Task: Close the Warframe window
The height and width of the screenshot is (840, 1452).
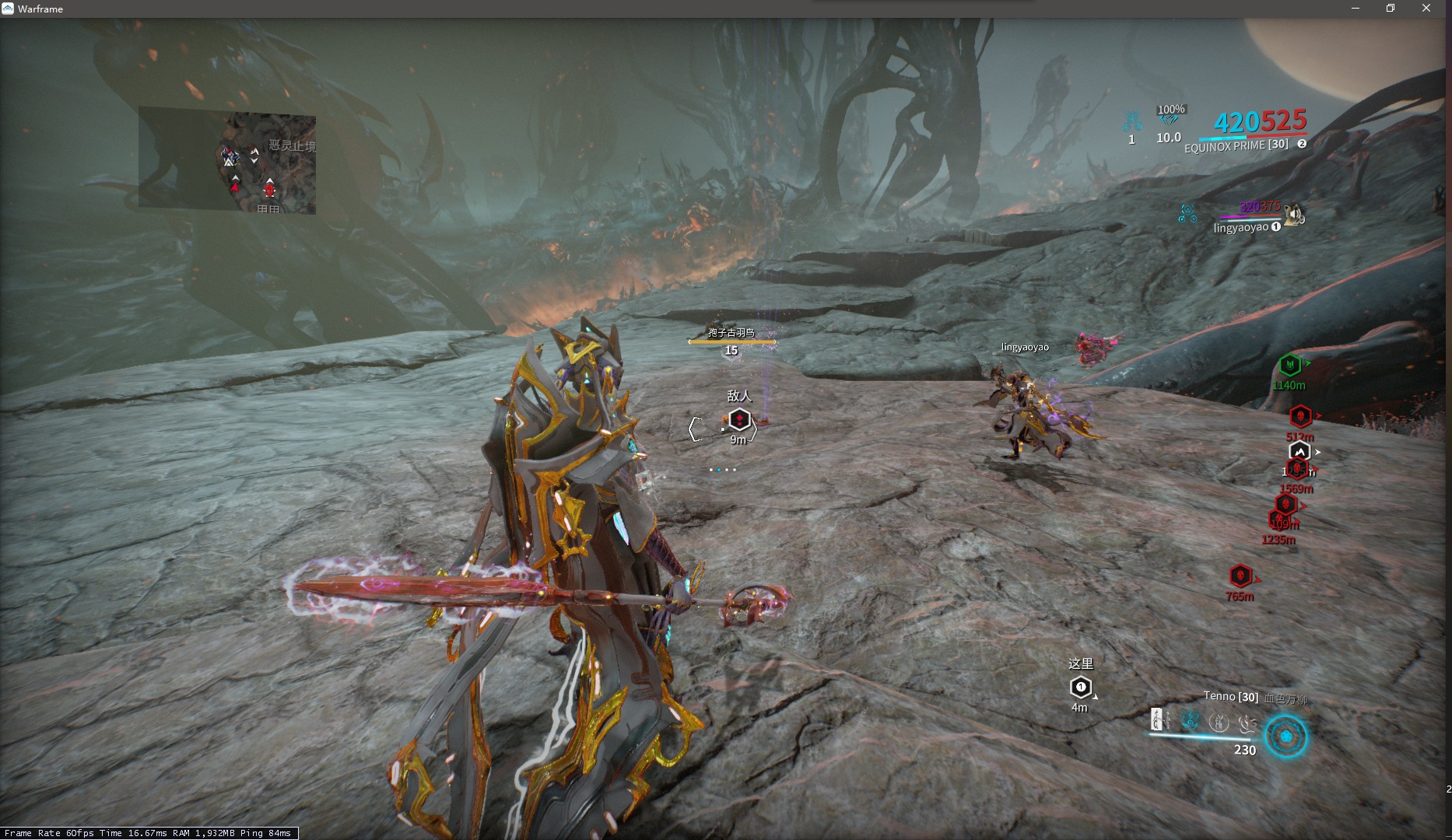Action: click(1426, 9)
